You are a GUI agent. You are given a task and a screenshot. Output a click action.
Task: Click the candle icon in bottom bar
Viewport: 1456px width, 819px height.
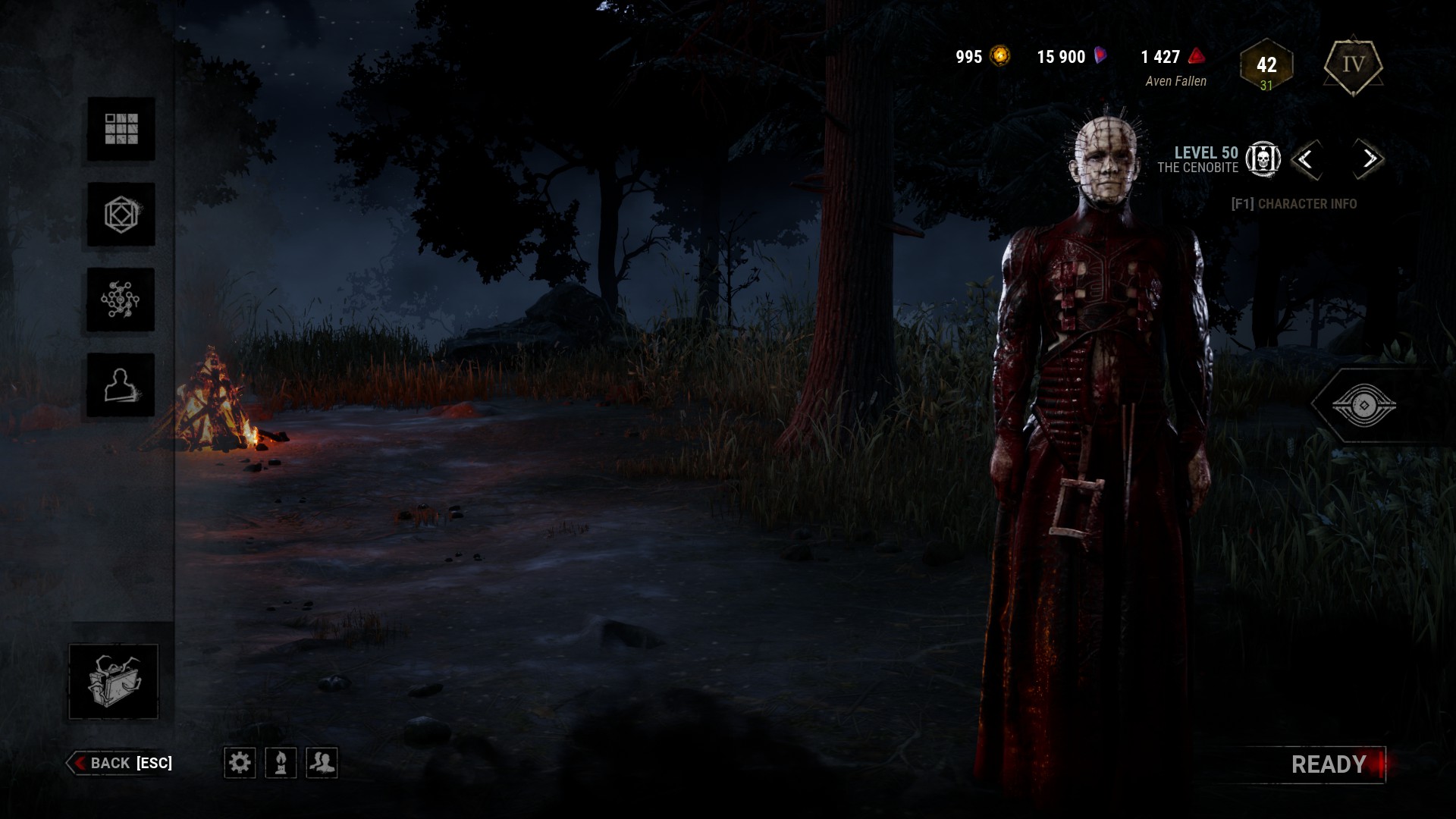tap(281, 762)
